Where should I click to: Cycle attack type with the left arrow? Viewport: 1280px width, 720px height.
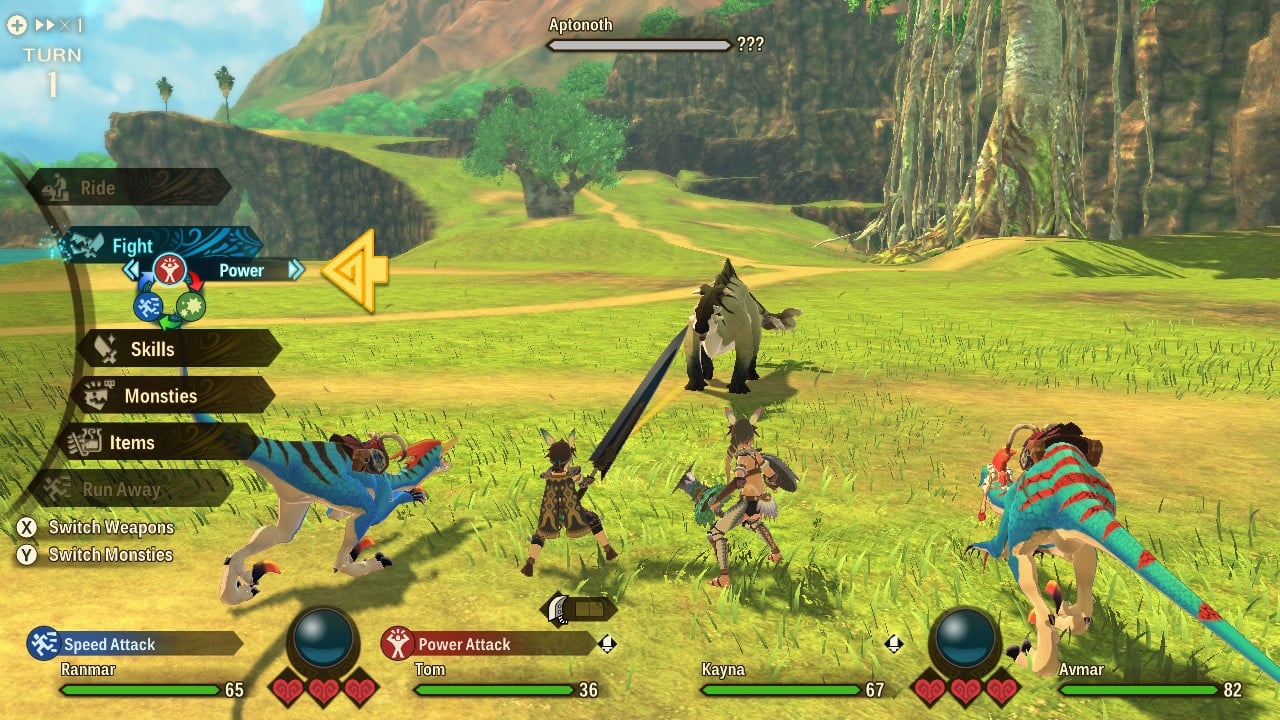click(131, 270)
